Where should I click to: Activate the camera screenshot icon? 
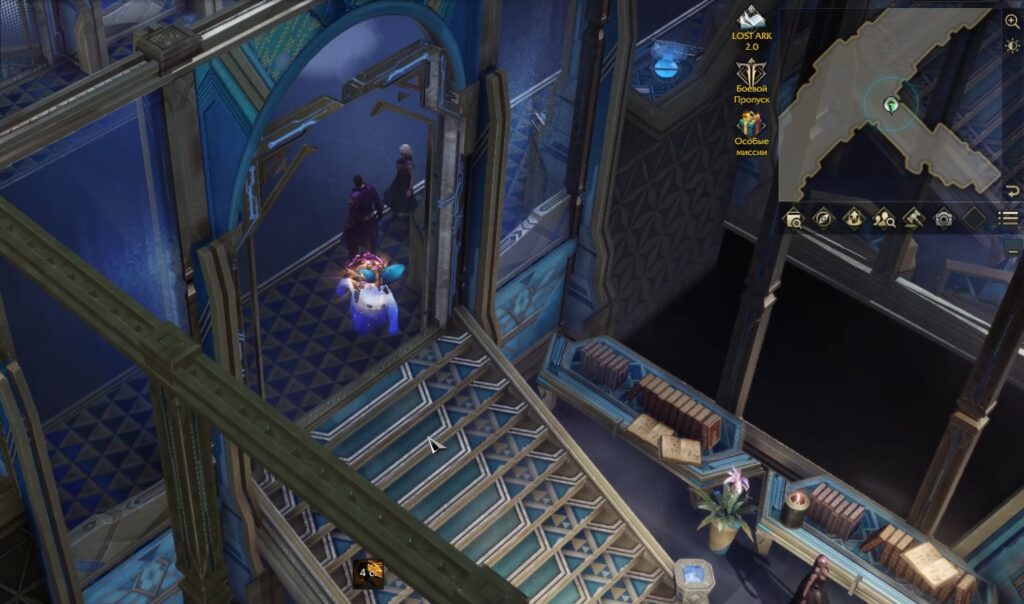click(943, 218)
